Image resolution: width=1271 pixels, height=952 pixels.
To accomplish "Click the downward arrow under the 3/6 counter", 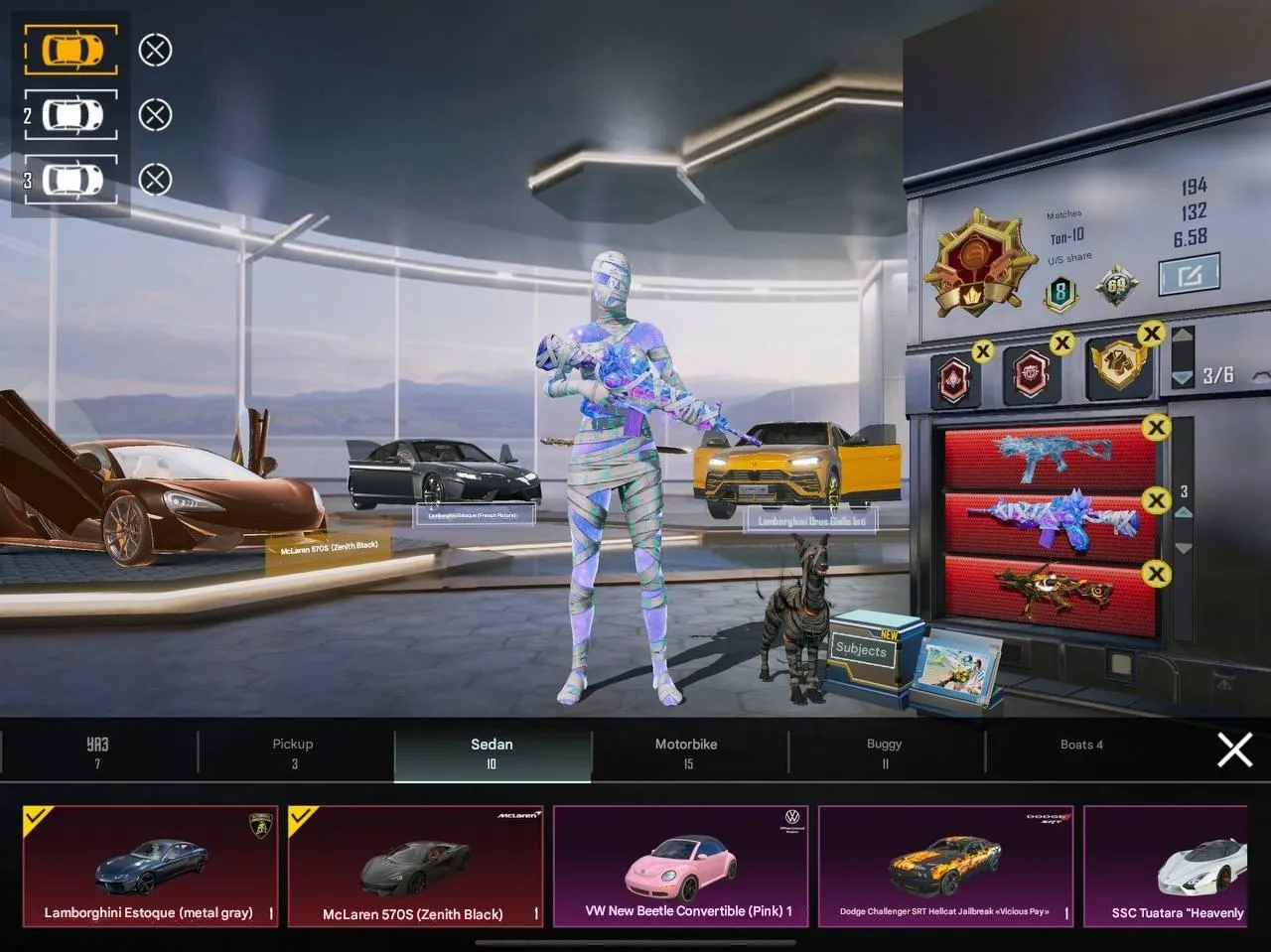I will coord(1184,377).
